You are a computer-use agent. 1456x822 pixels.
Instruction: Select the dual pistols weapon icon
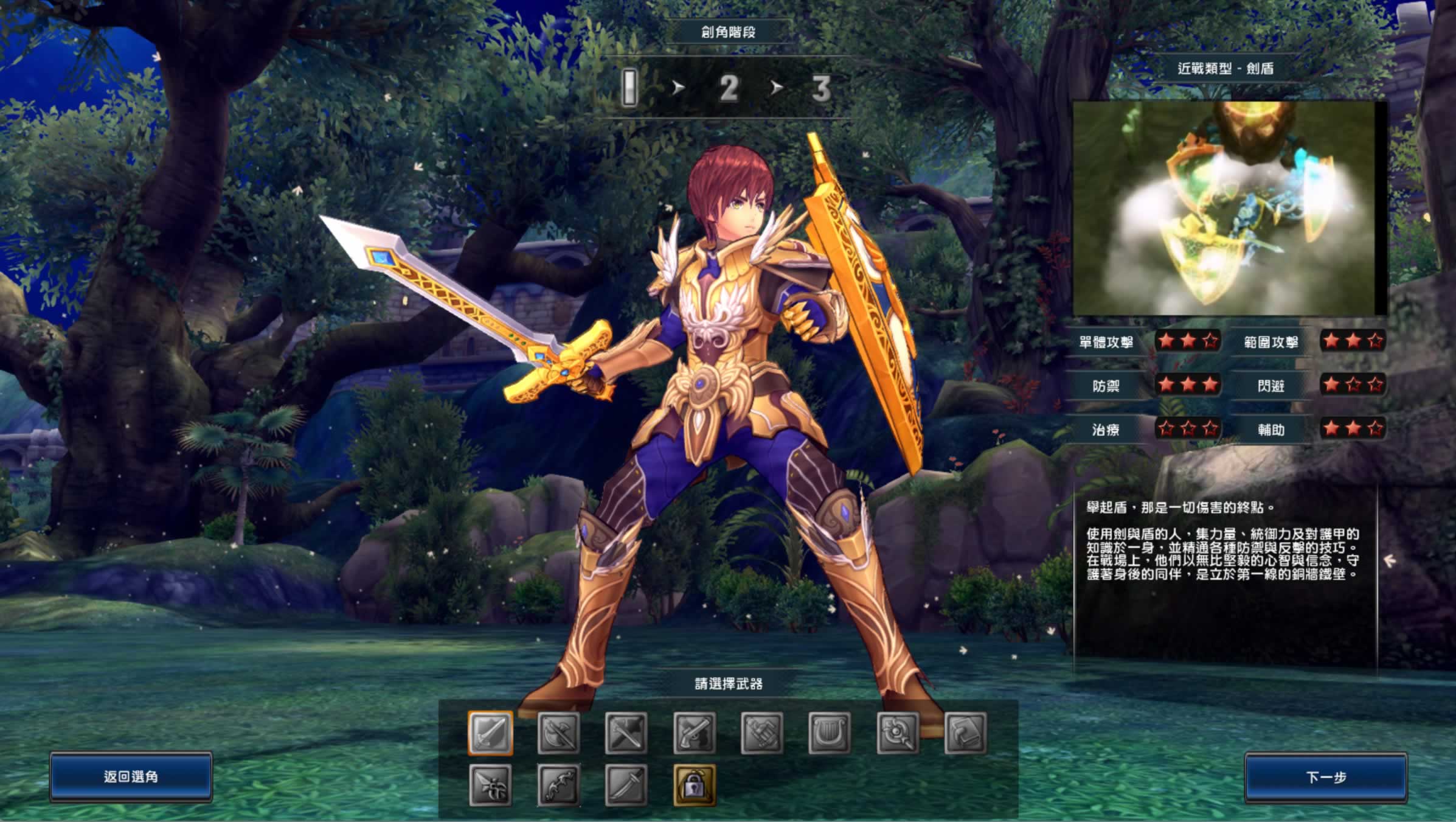click(x=695, y=733)
